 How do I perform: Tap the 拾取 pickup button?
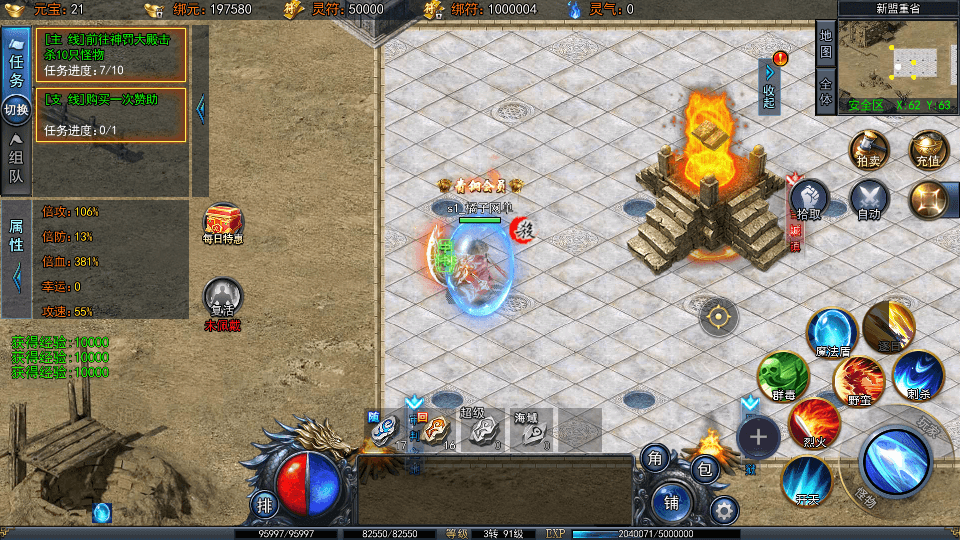coord(810,200)
